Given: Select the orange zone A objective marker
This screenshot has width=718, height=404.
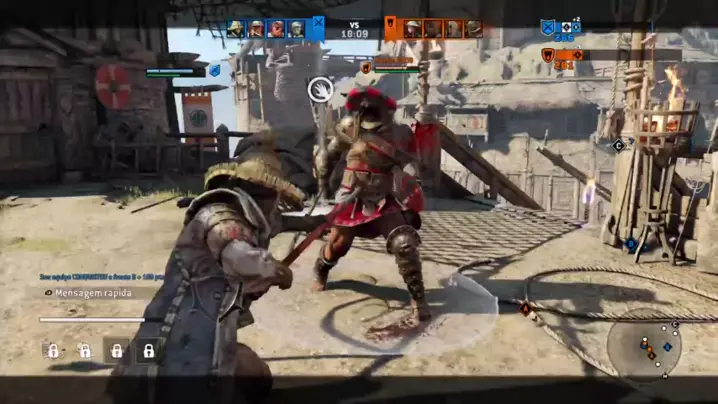Looking at the screenshot, I should tap(524, 309).
